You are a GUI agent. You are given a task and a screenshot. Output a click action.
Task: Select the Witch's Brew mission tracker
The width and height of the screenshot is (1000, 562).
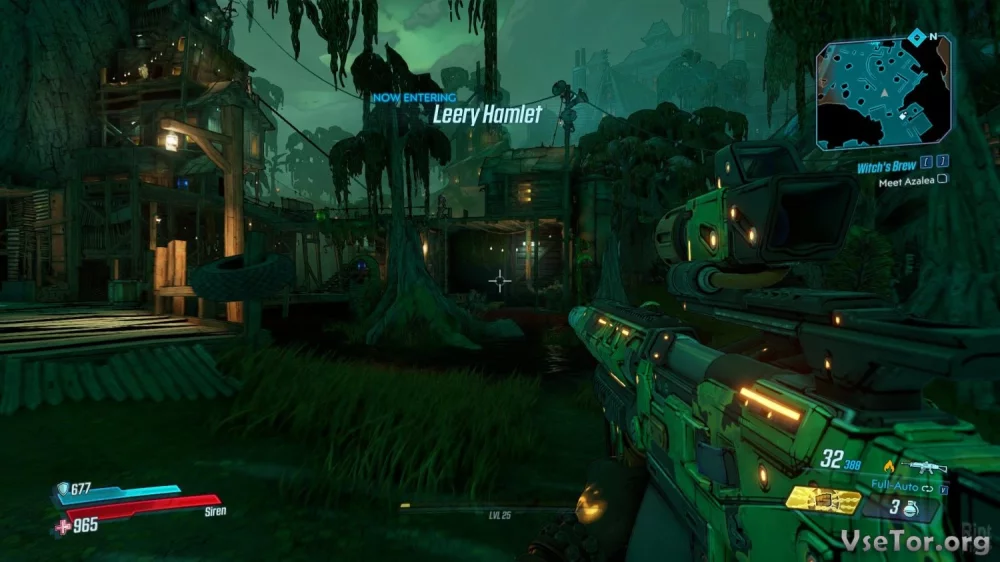point(885,167)
